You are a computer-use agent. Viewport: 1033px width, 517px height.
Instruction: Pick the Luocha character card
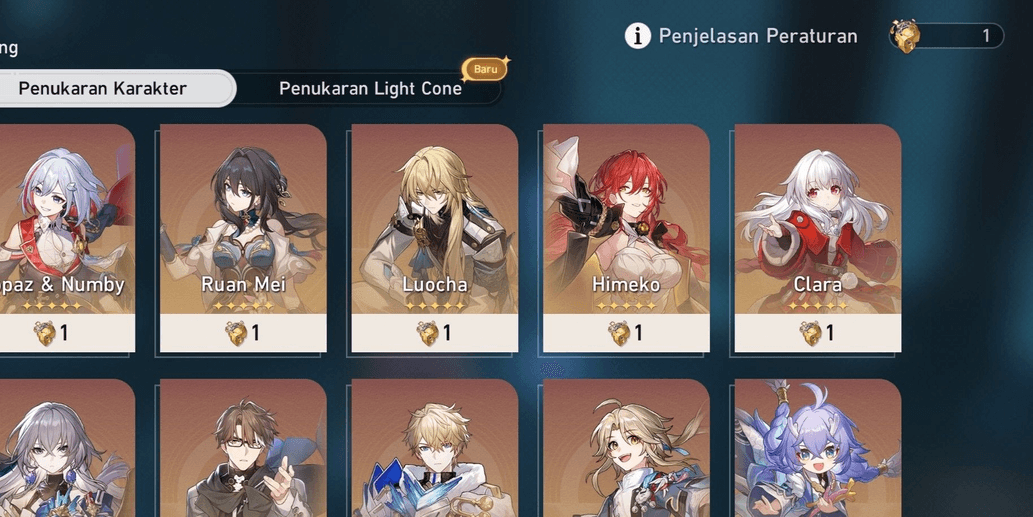pos(434,237)
